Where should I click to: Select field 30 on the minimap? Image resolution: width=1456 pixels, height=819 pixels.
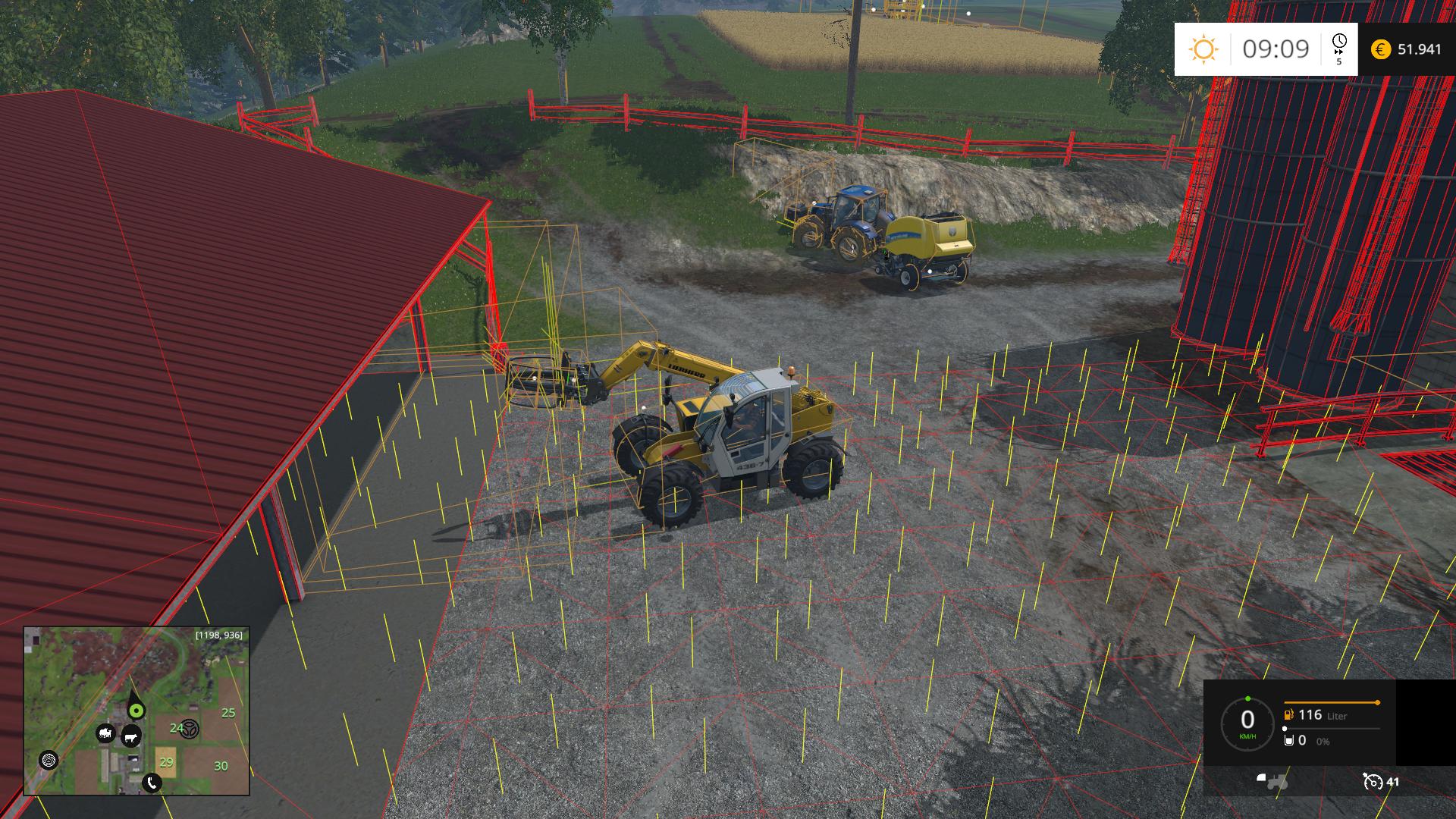(x=221, y=766)
